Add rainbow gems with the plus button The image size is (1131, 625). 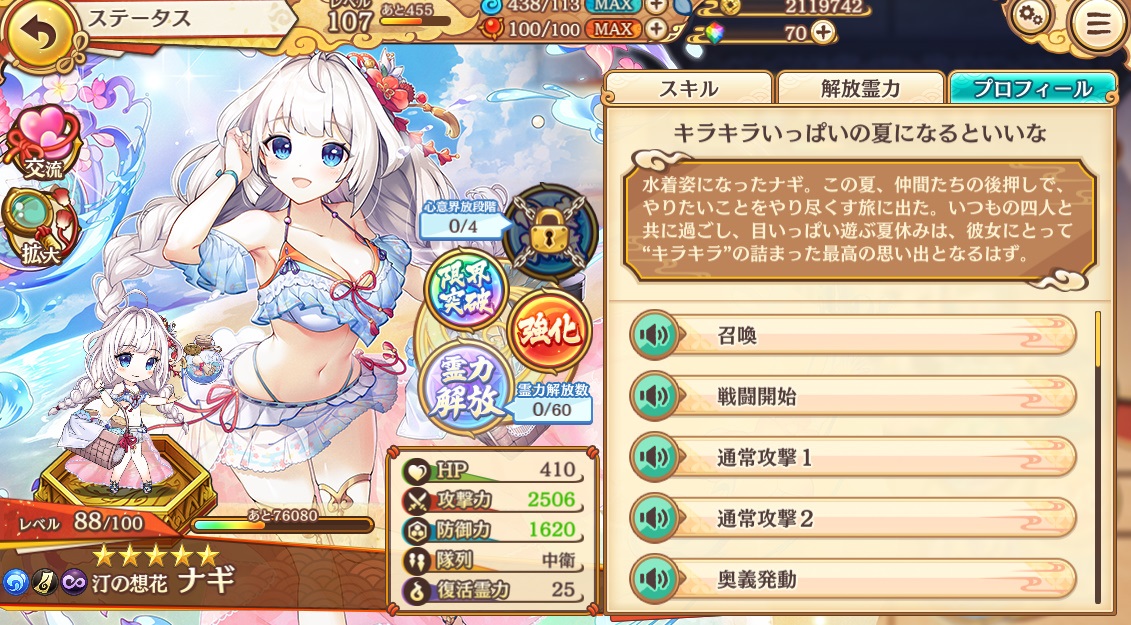[822, 32]
